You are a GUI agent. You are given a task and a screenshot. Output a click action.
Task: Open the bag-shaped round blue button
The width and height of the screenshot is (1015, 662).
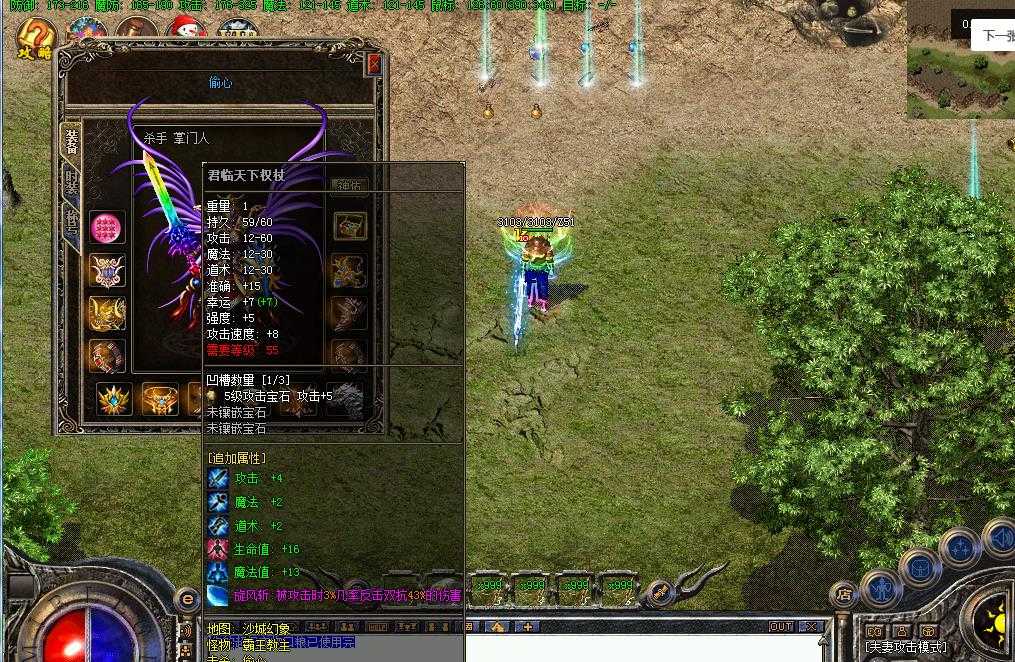(919, 569)
